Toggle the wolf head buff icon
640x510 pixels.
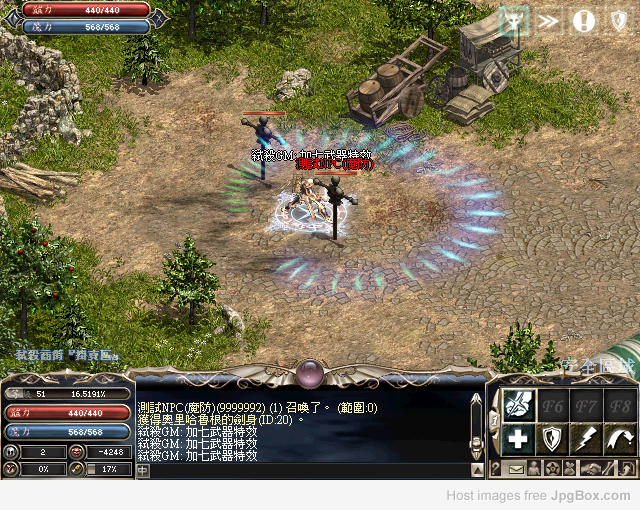point(515,20)
